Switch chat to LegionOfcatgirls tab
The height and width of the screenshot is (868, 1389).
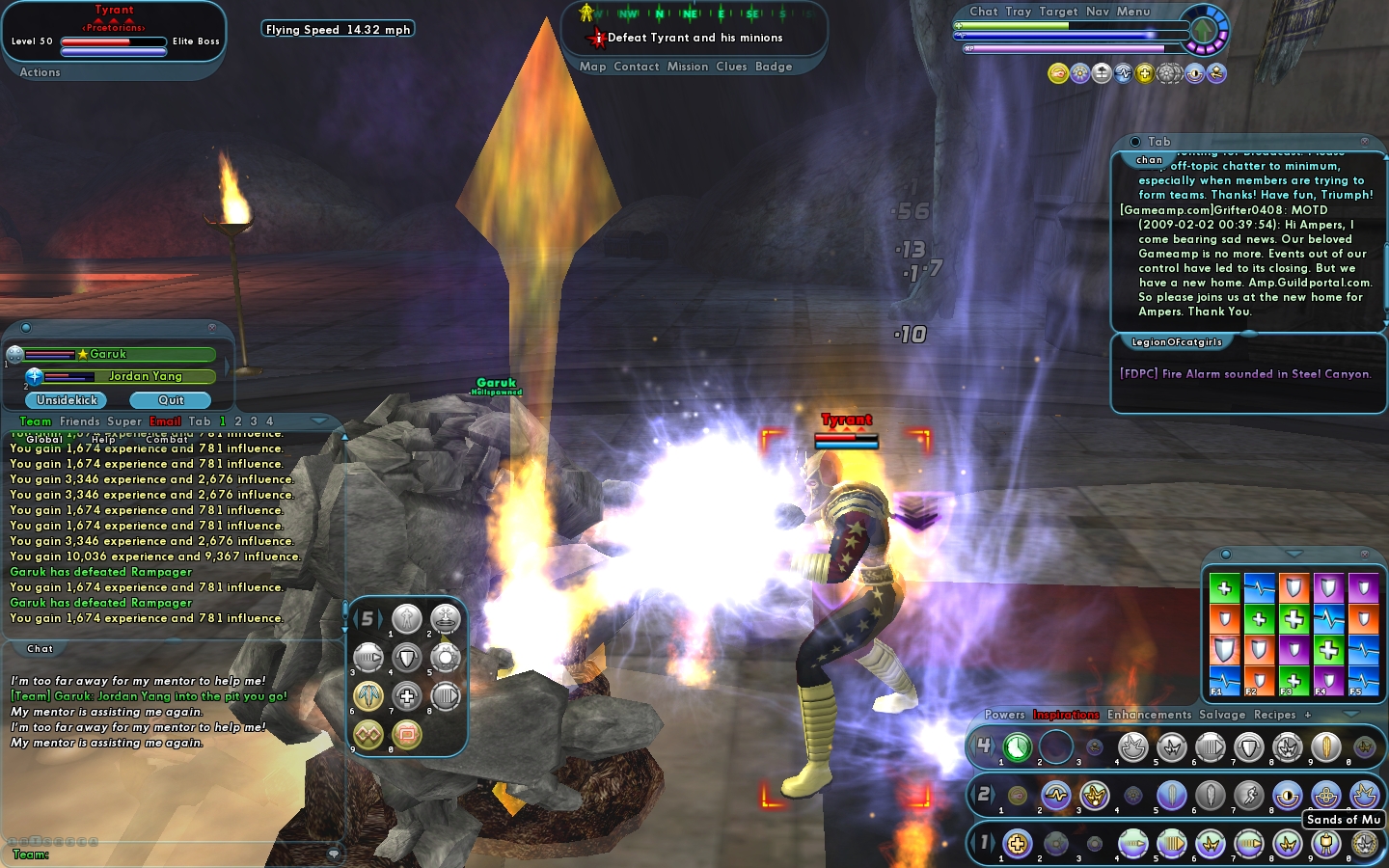pyautogui.click(x=1176, y=342)
